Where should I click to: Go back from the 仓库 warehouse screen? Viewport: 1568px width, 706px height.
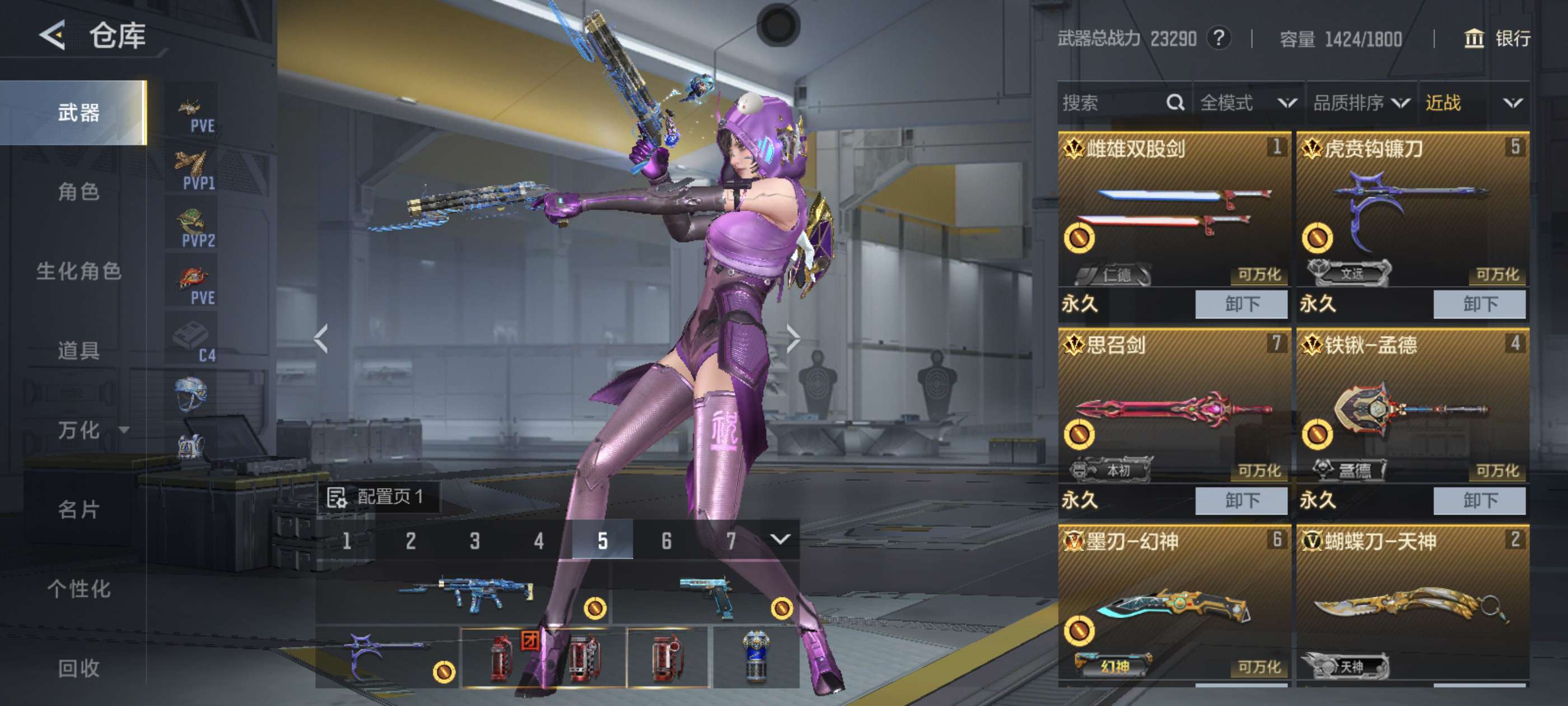tap(53, 35)
